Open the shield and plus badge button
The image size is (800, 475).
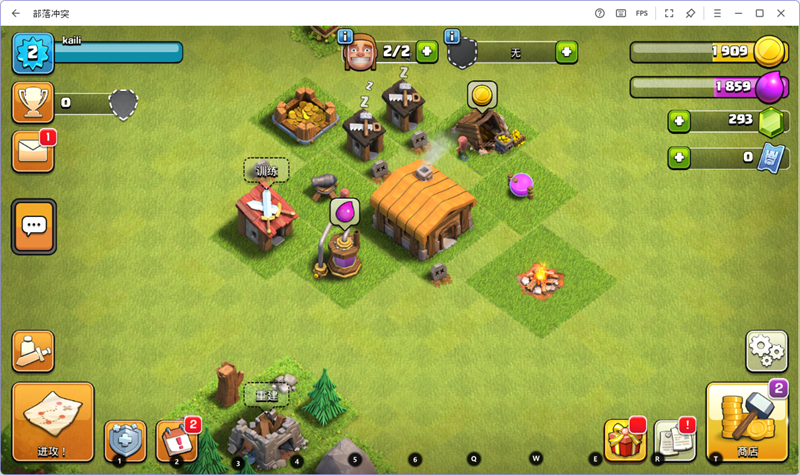(x=124, y=441)
